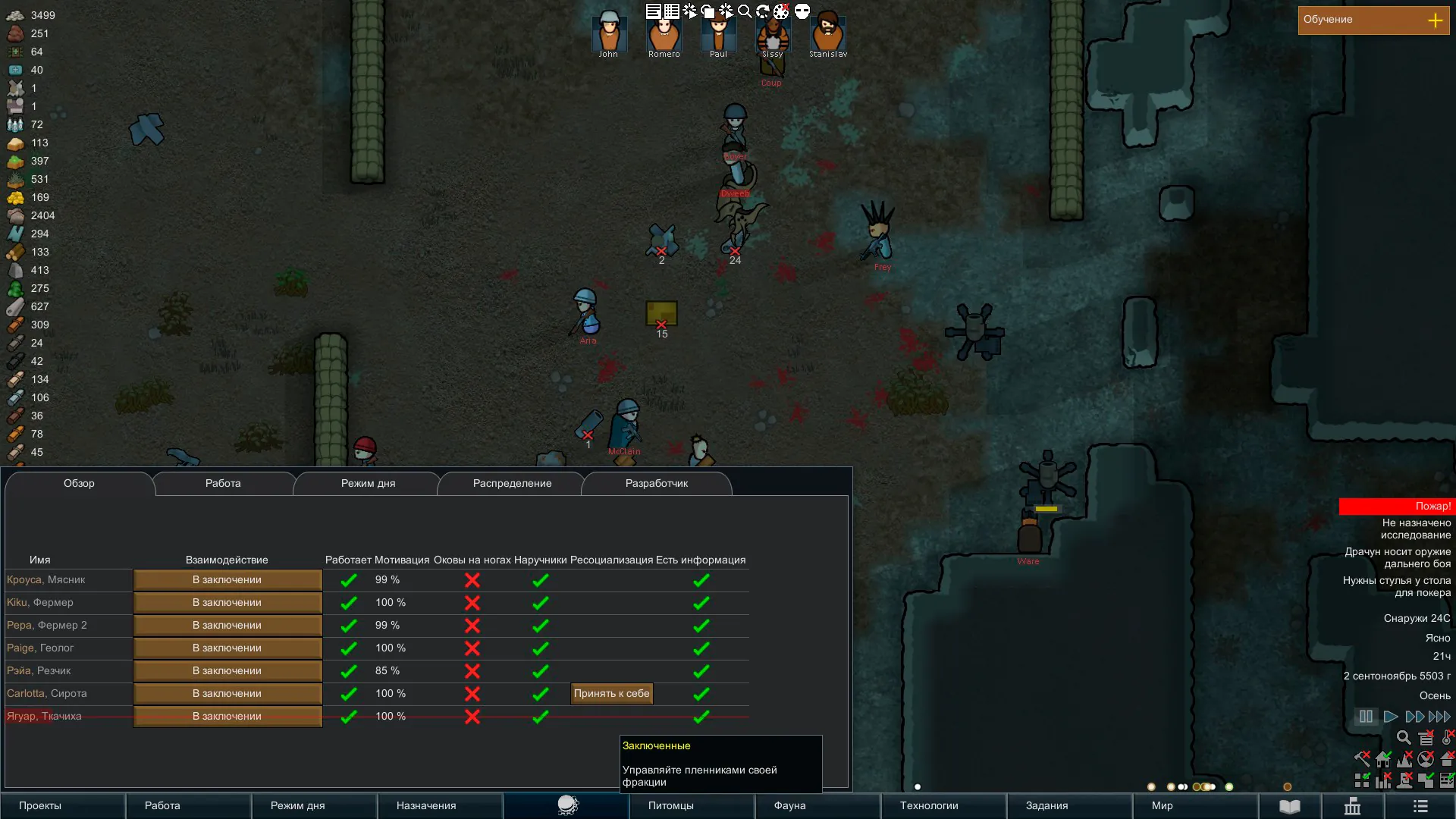The height and width of the screenshot is (819, 1456).
Task: Open interaction dropdown for Рэйа, Резчик
Action: pyautogui.click(x=227, y=671)
